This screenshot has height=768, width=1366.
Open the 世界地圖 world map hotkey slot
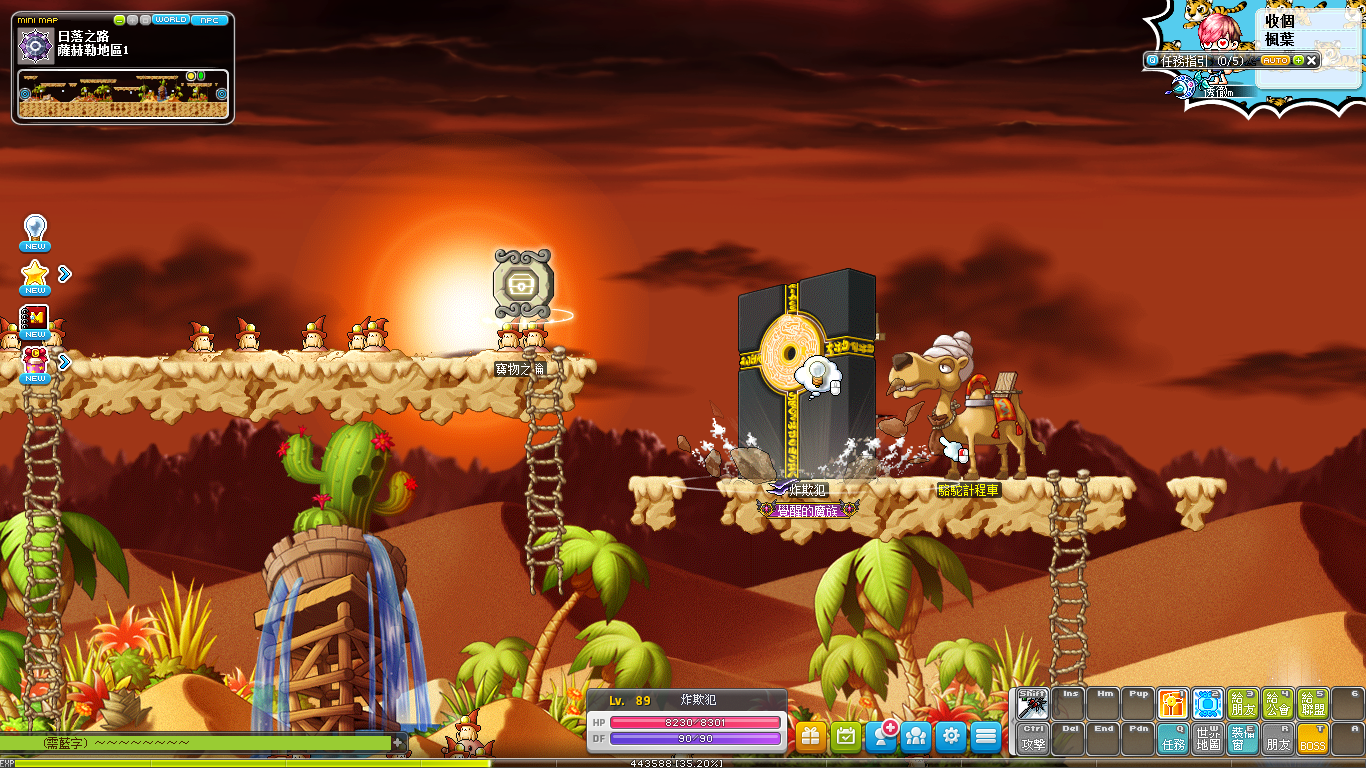(1208, 739)
